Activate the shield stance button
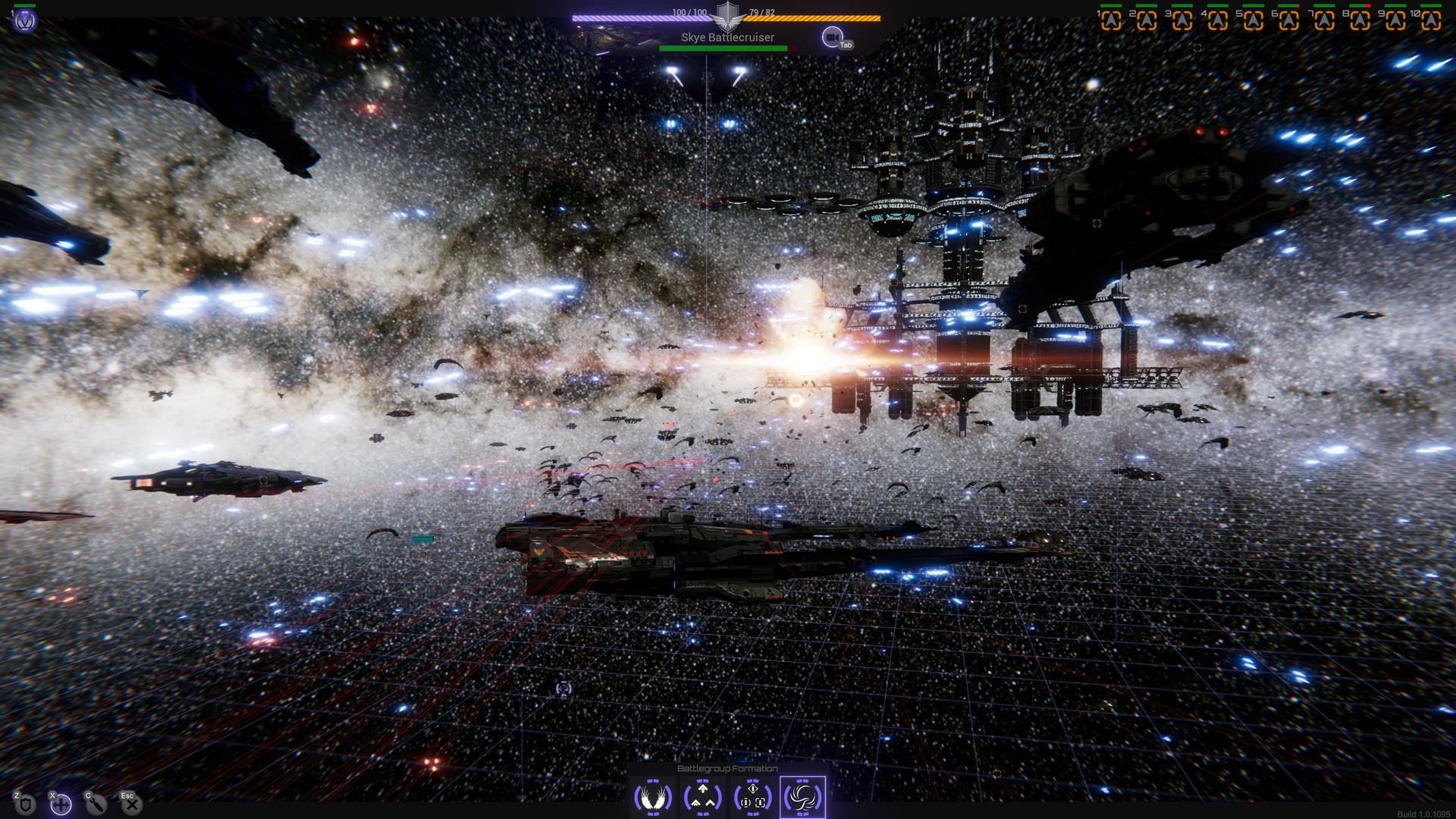1456x819 pixels. (x=26, y=804)
